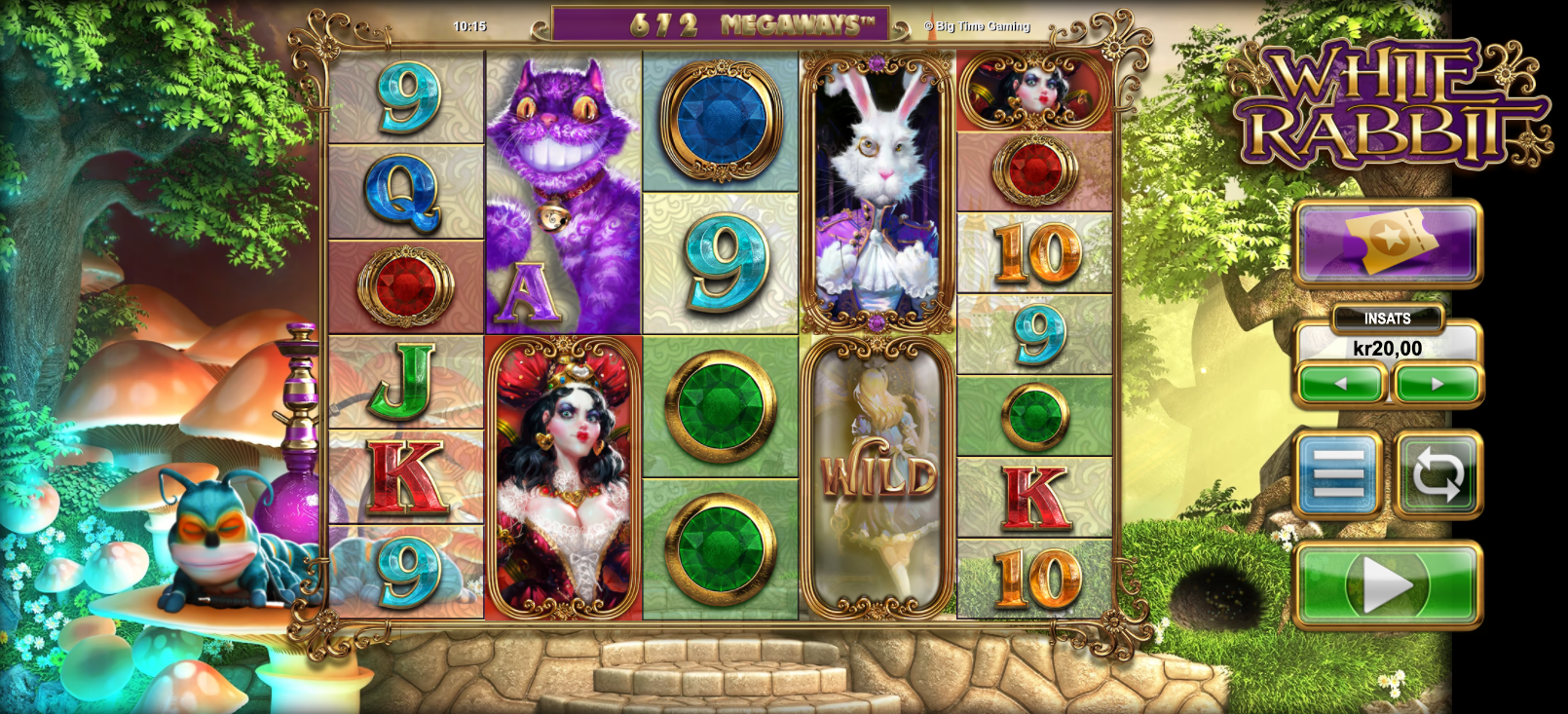This screenshot has width=1568, height=714.
Task: Select the Alice WILD symbol
Action: pyautogui.click(x=879, y=477)
